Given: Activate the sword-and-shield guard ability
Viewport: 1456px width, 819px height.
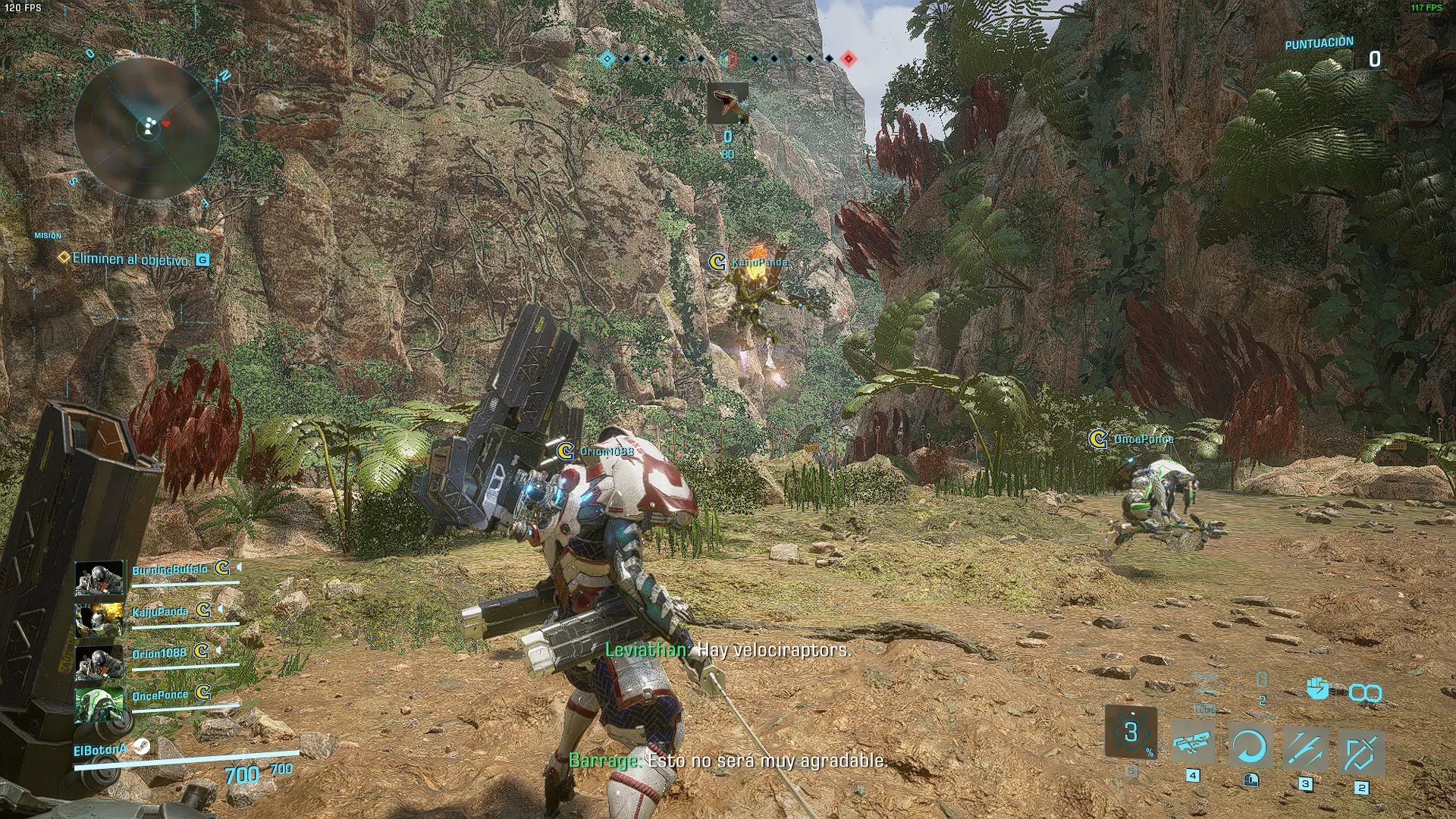Looking at the screenshot, I should (x=1361, y=752).
